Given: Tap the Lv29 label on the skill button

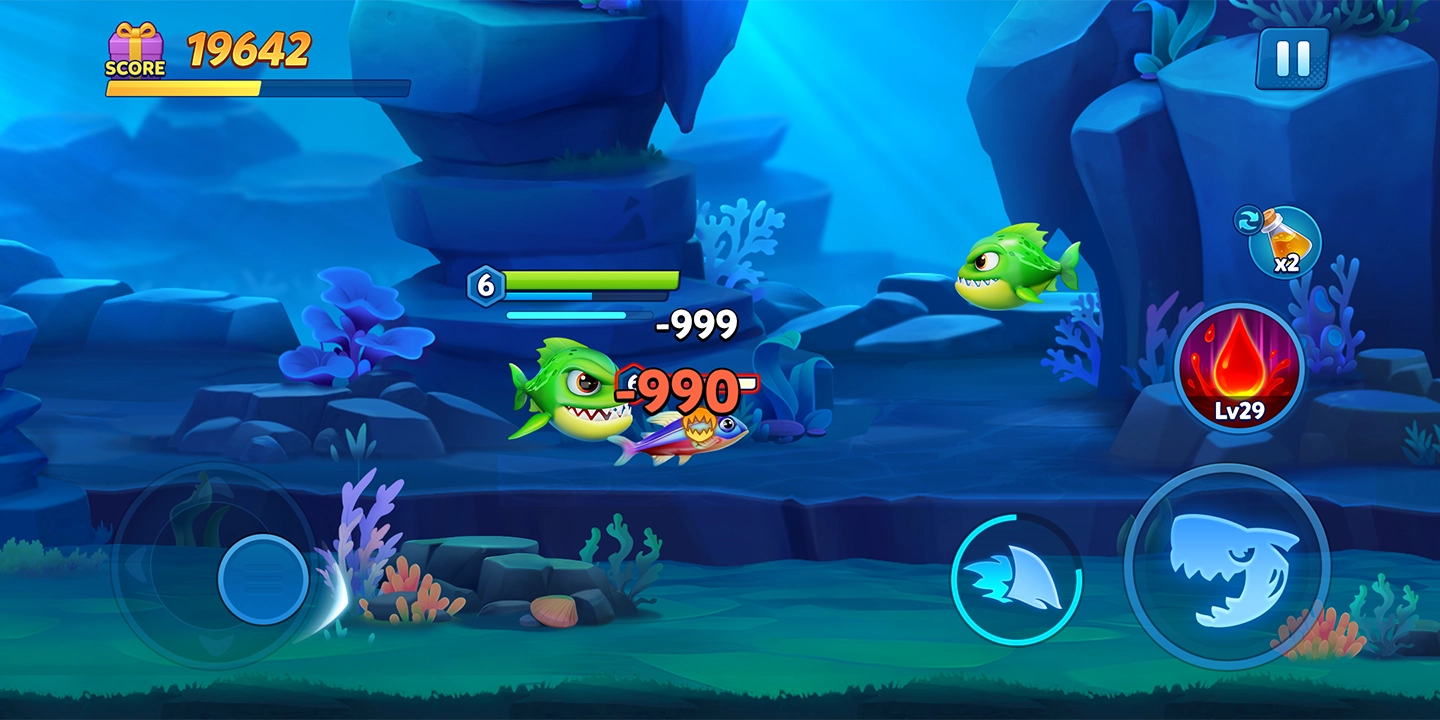Looking at the screenshot, I should click(1242, 411).
